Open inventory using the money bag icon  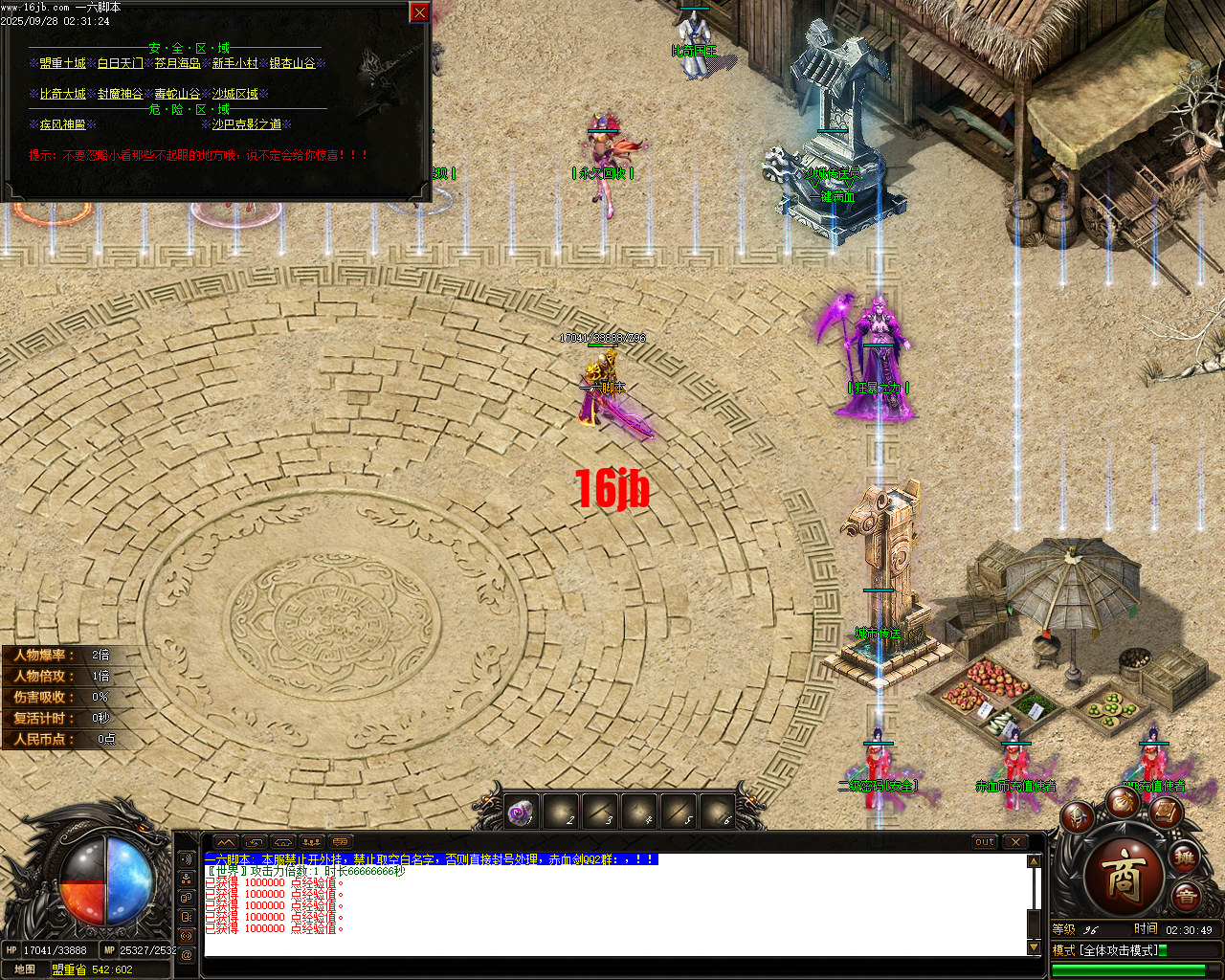(x=1125, y=804)
